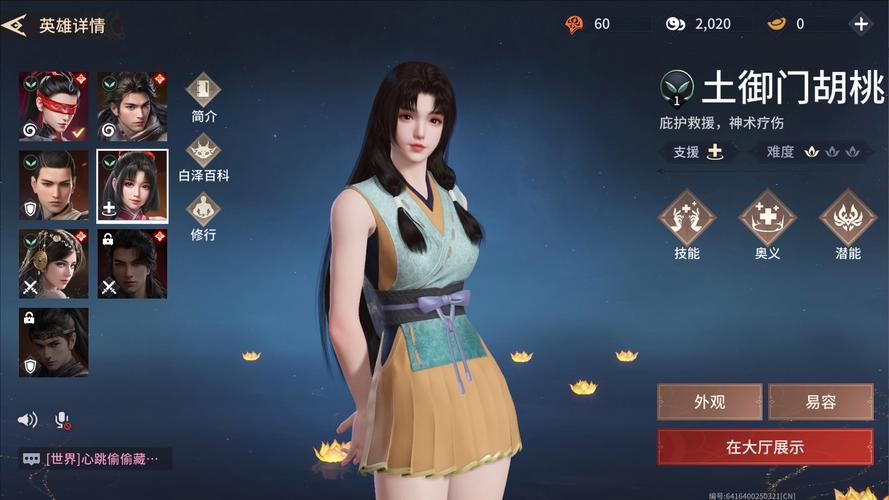889x500 pixels.
Task: Select the hero with the red blindfold
Action: click(53, 107)
